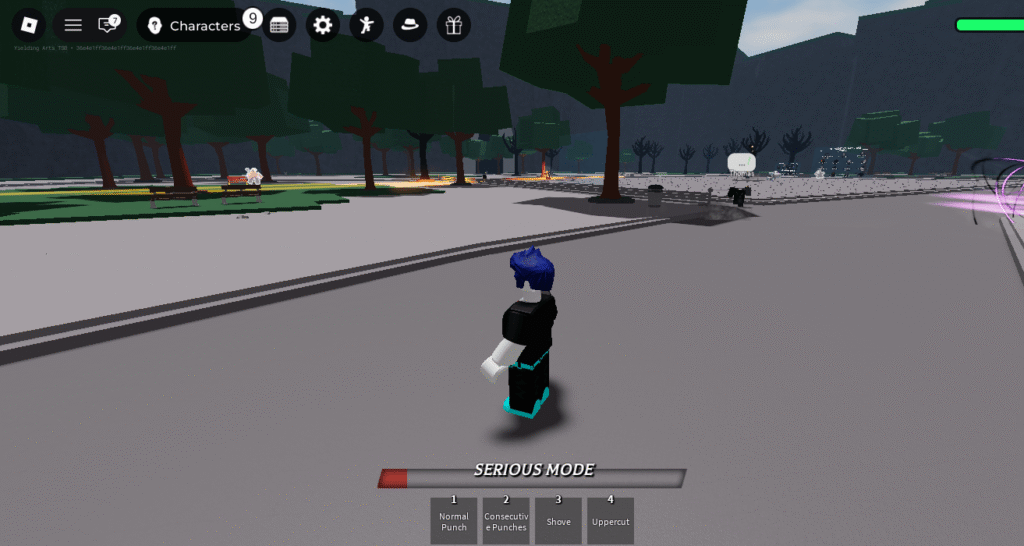Select the Normal Punch move slot
1024x546 pixels.
coord(454,520)
